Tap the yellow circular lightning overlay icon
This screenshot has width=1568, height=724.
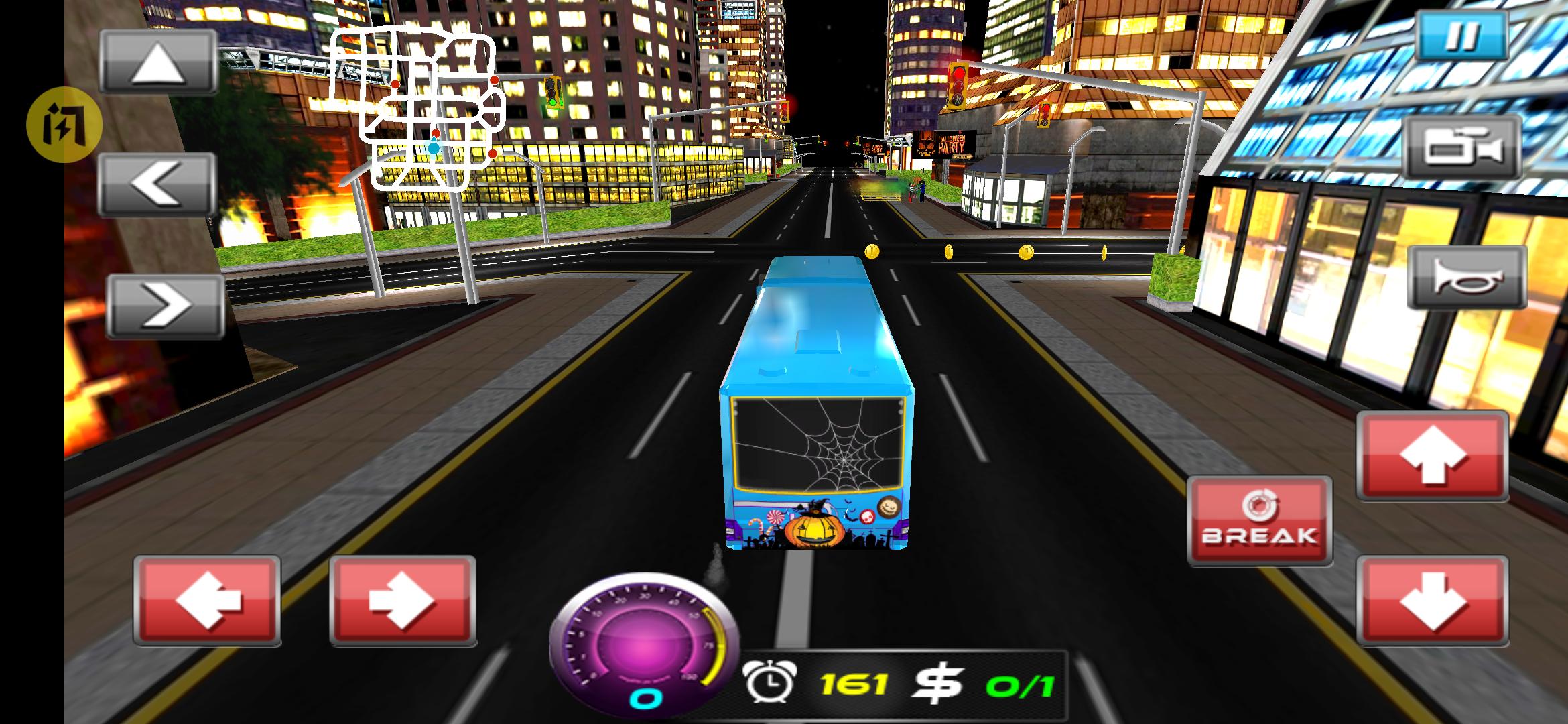click(x=64, y=125)
